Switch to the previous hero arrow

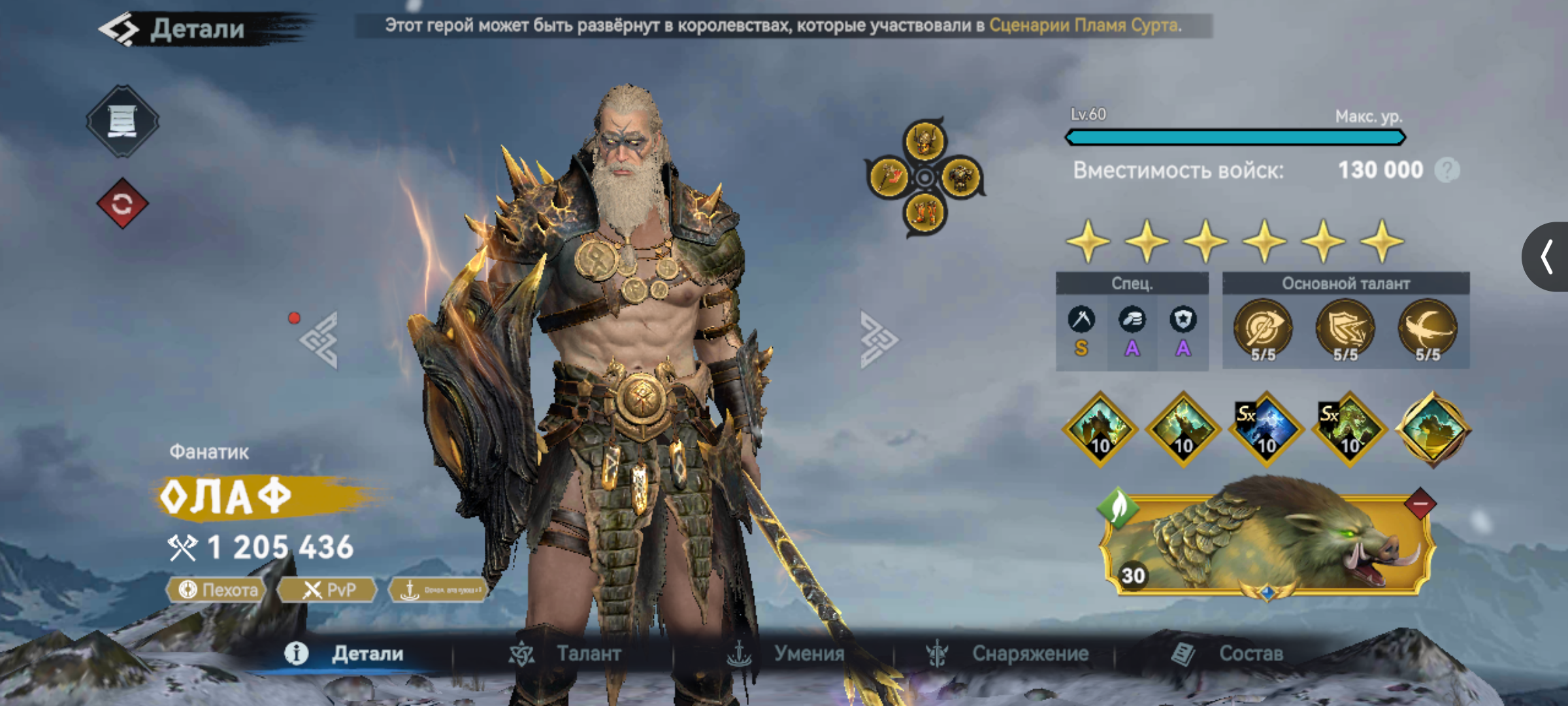click(x=319, y=340)
